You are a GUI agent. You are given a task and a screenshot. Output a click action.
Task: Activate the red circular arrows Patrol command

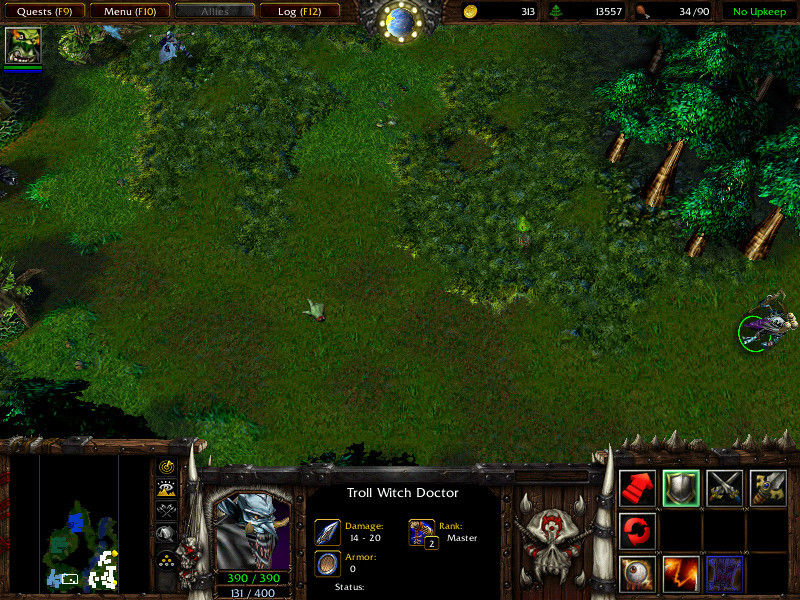coord(638,531)
